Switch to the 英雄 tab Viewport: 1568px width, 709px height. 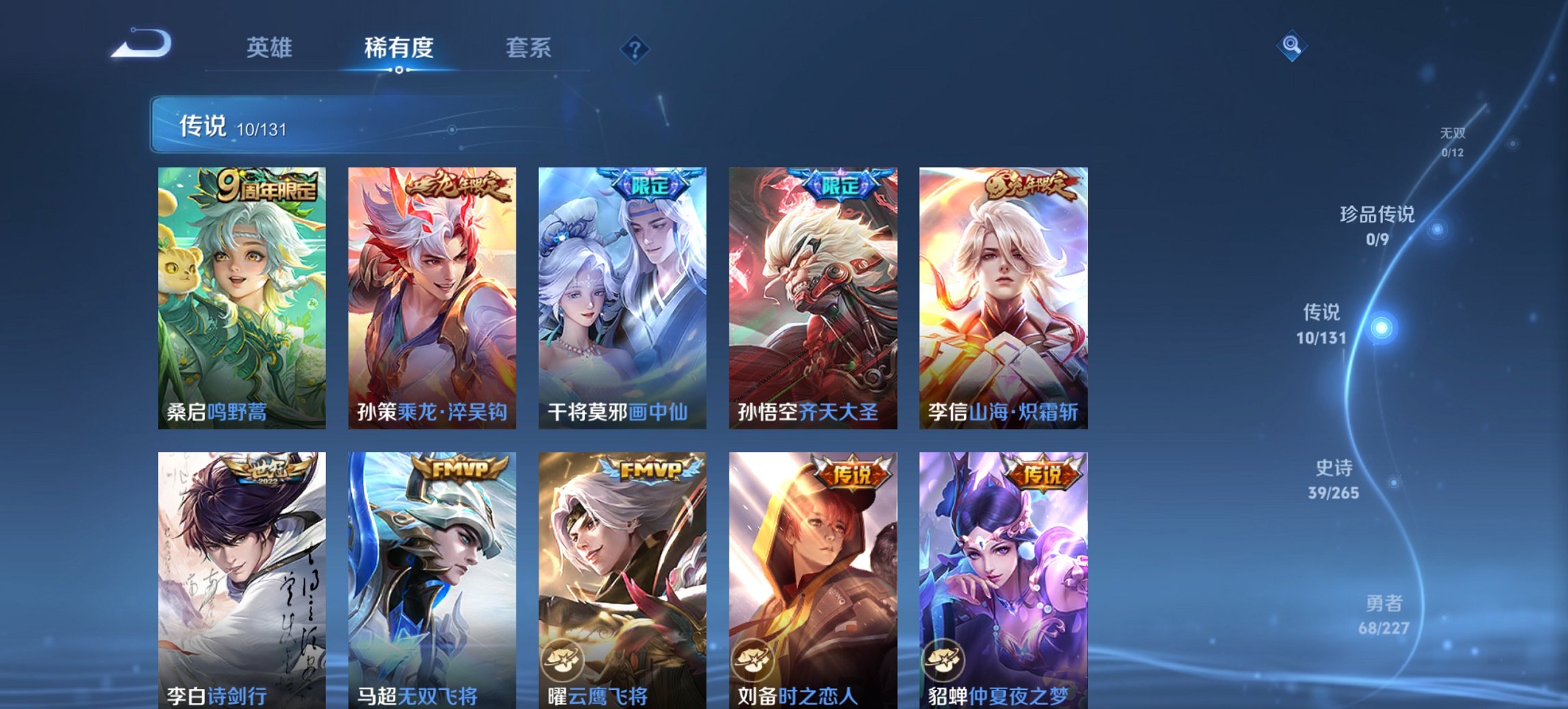coord(271,48)
